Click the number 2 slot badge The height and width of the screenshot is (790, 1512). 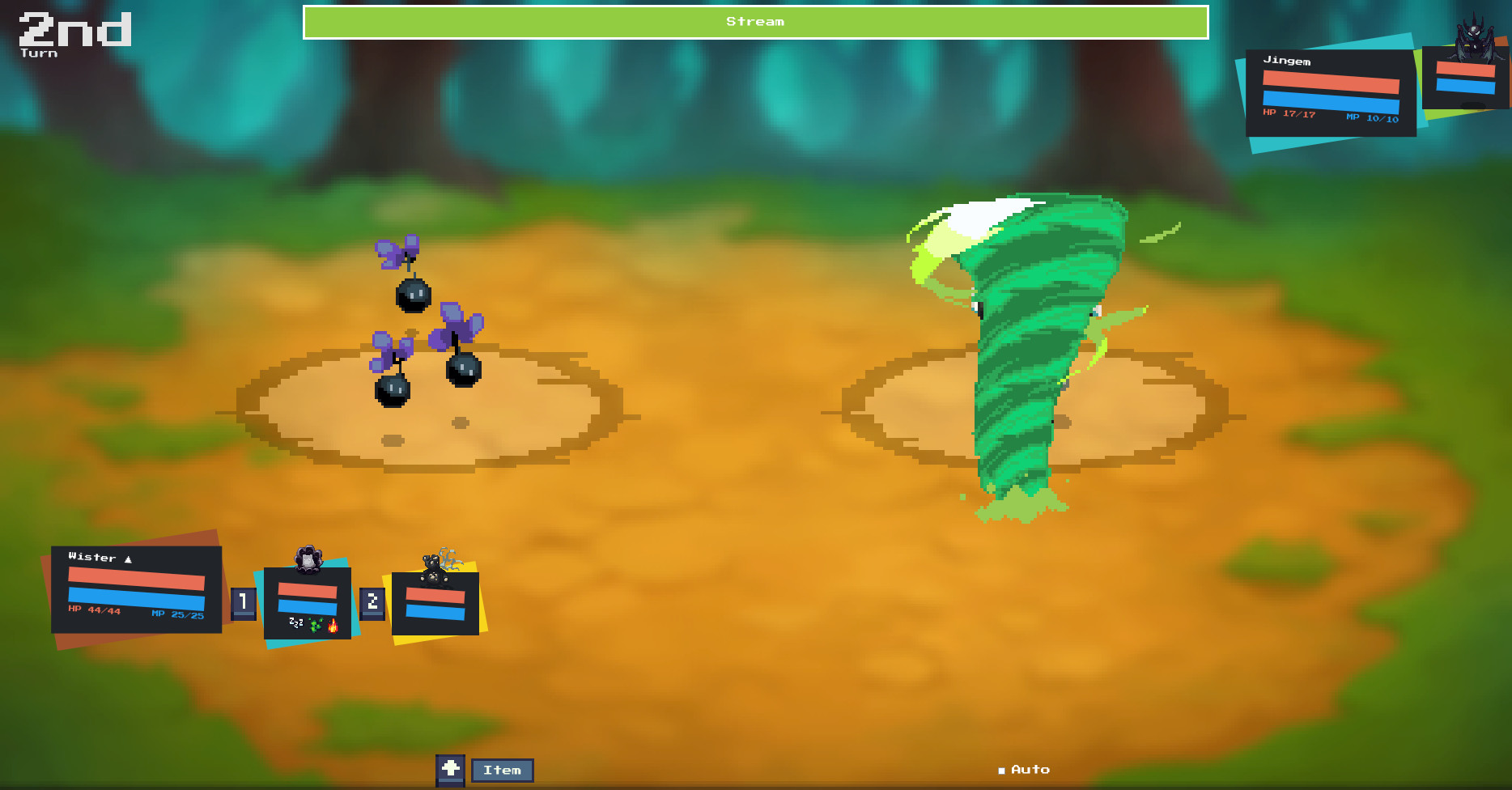(372, 601)
